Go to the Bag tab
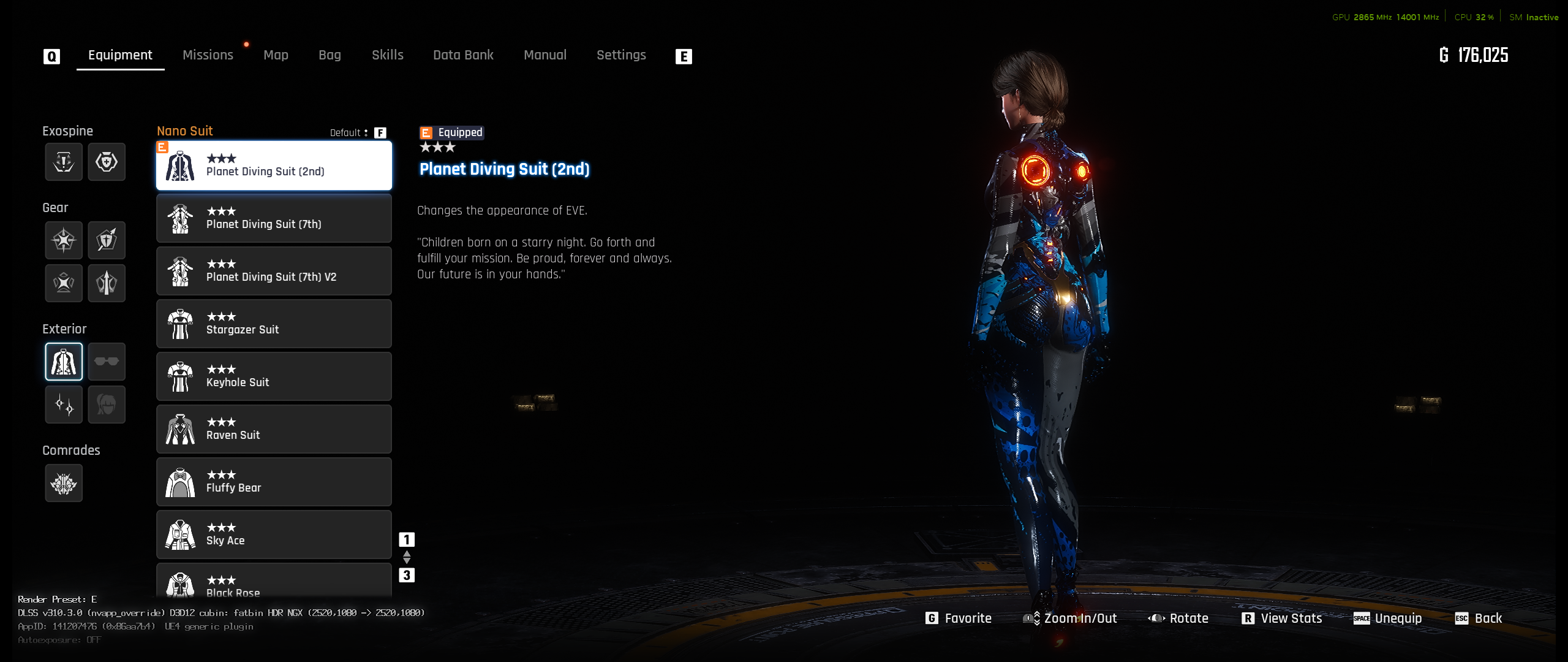This screenshot has width=1568, height=662. pyautogui.click(x=330, y=55)
